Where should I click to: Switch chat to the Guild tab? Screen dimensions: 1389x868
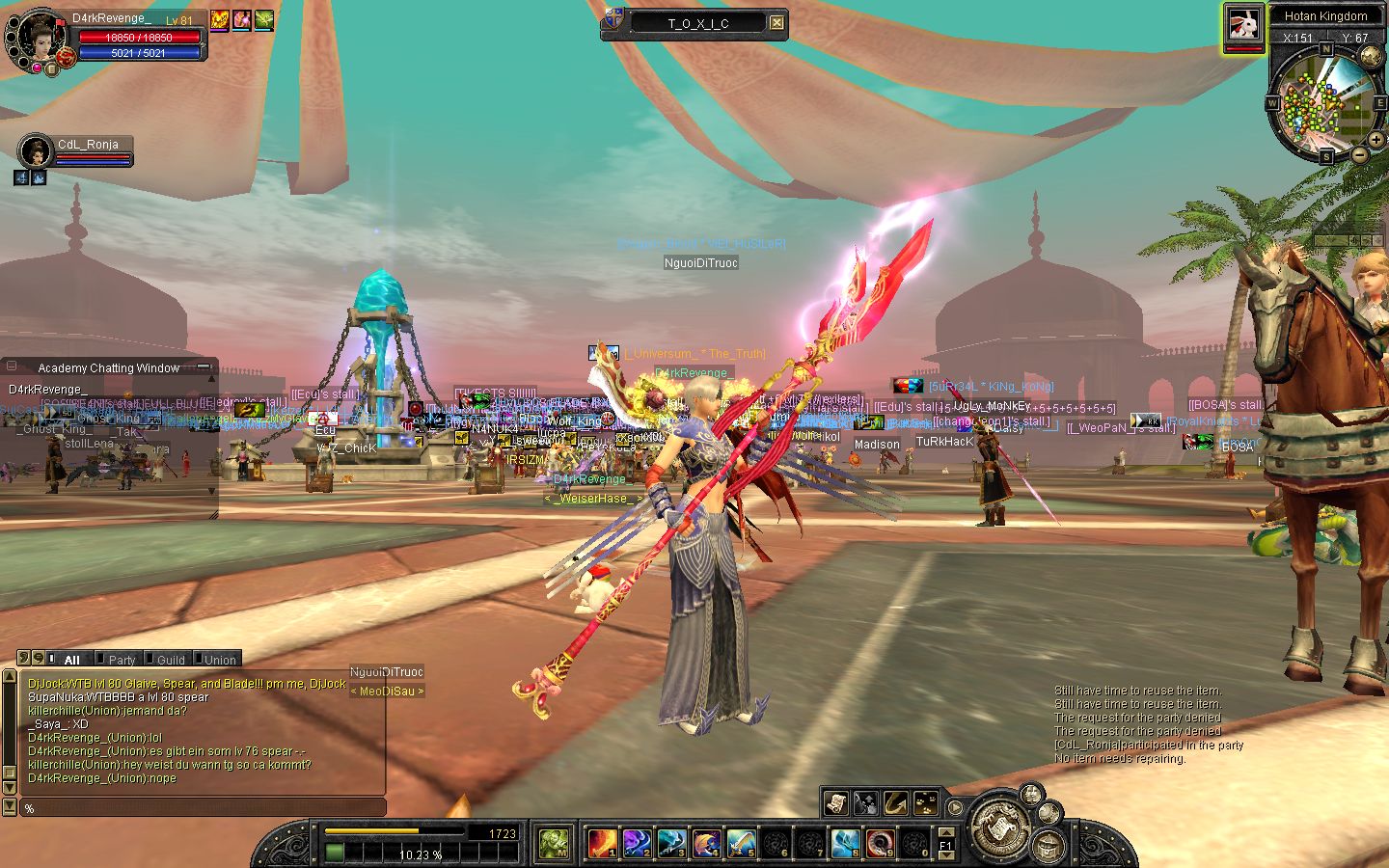171,660
